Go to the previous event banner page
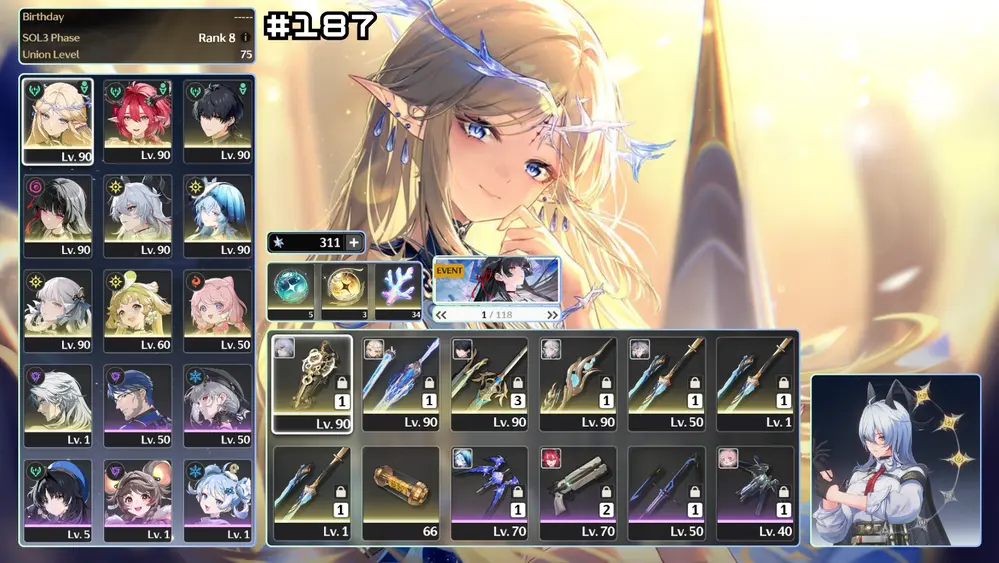 [x=441, y=314]
